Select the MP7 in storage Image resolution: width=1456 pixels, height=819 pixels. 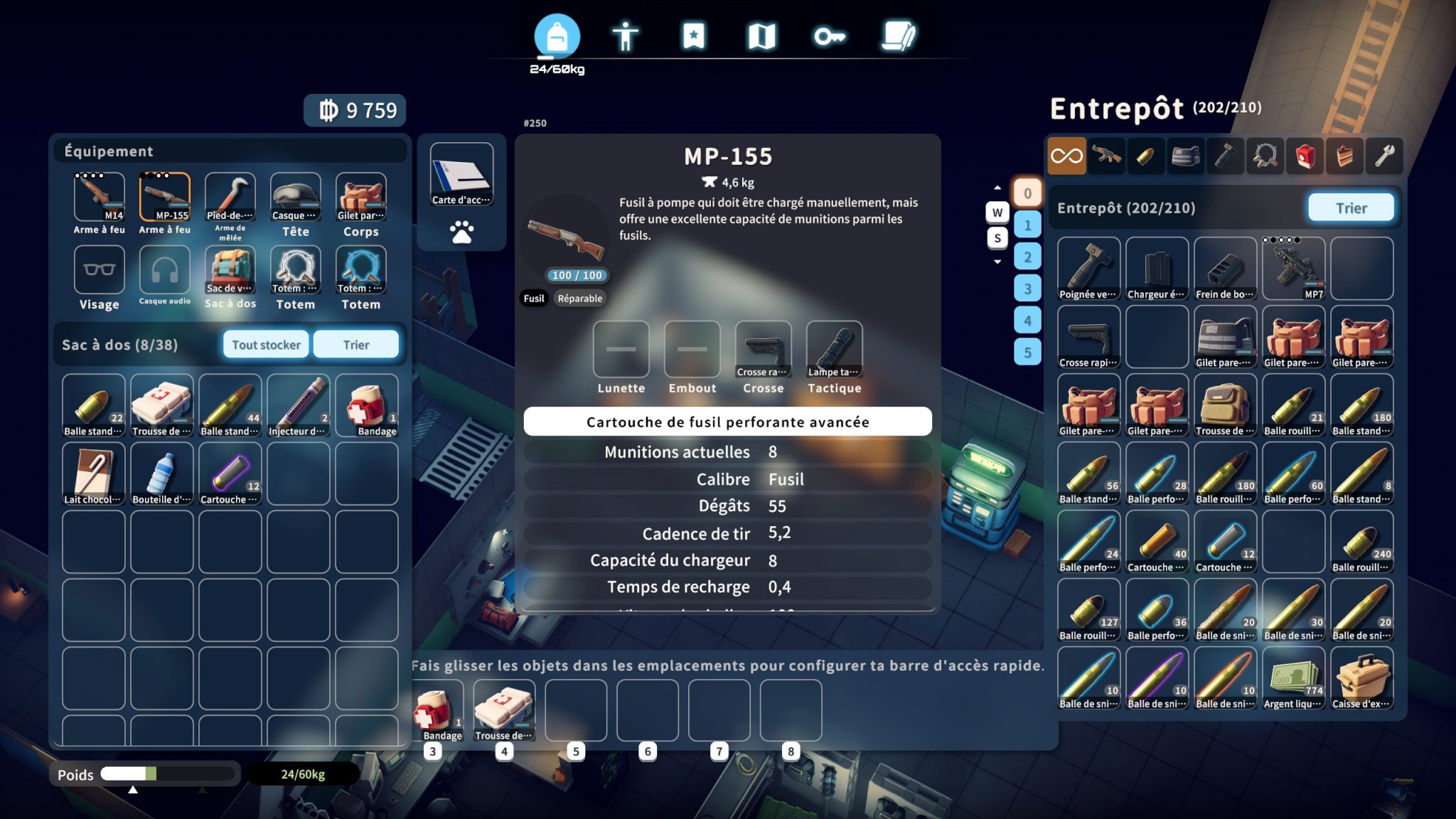coord(1293,269)
